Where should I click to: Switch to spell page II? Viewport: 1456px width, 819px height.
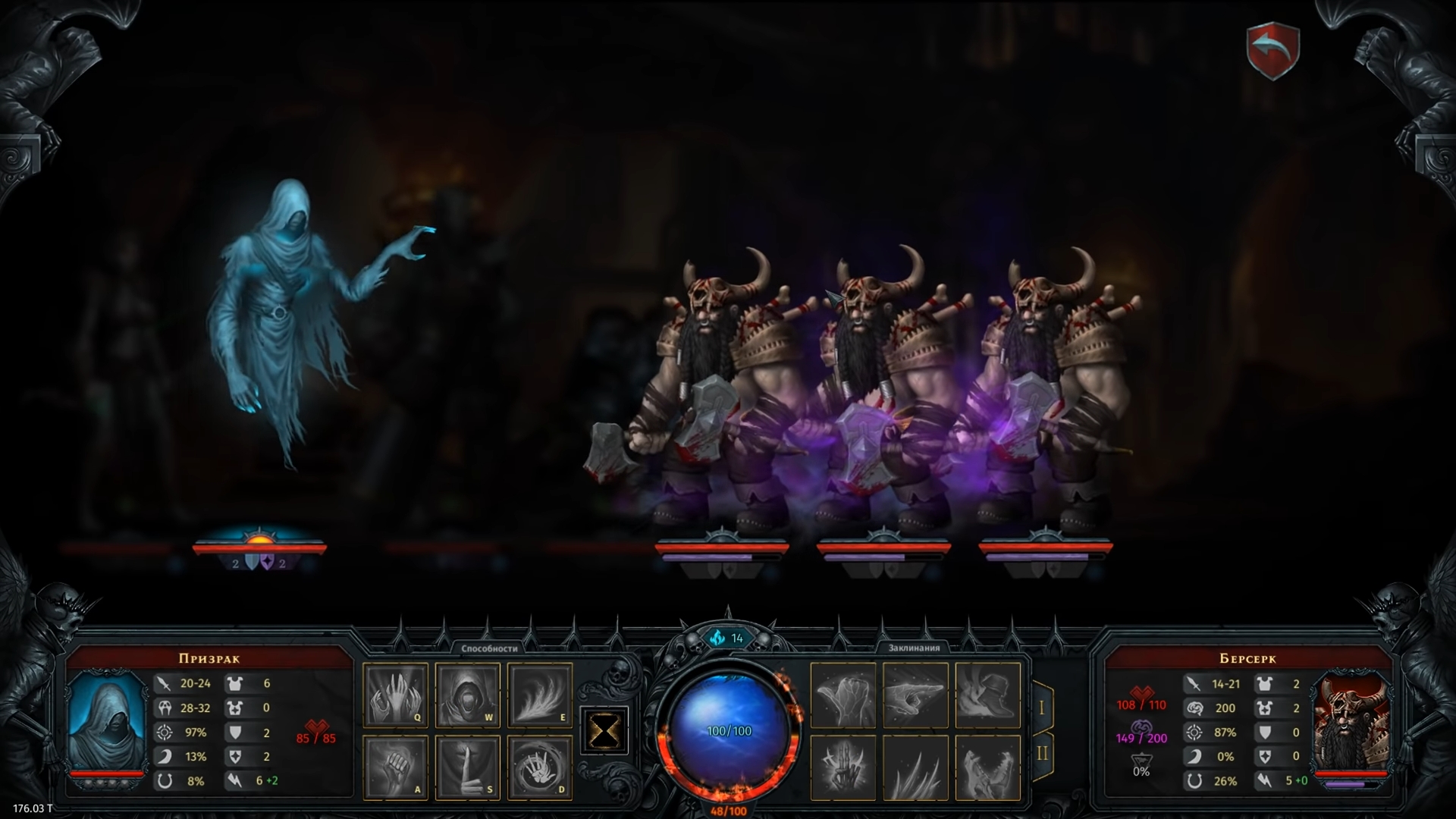tap(1041, 755)
